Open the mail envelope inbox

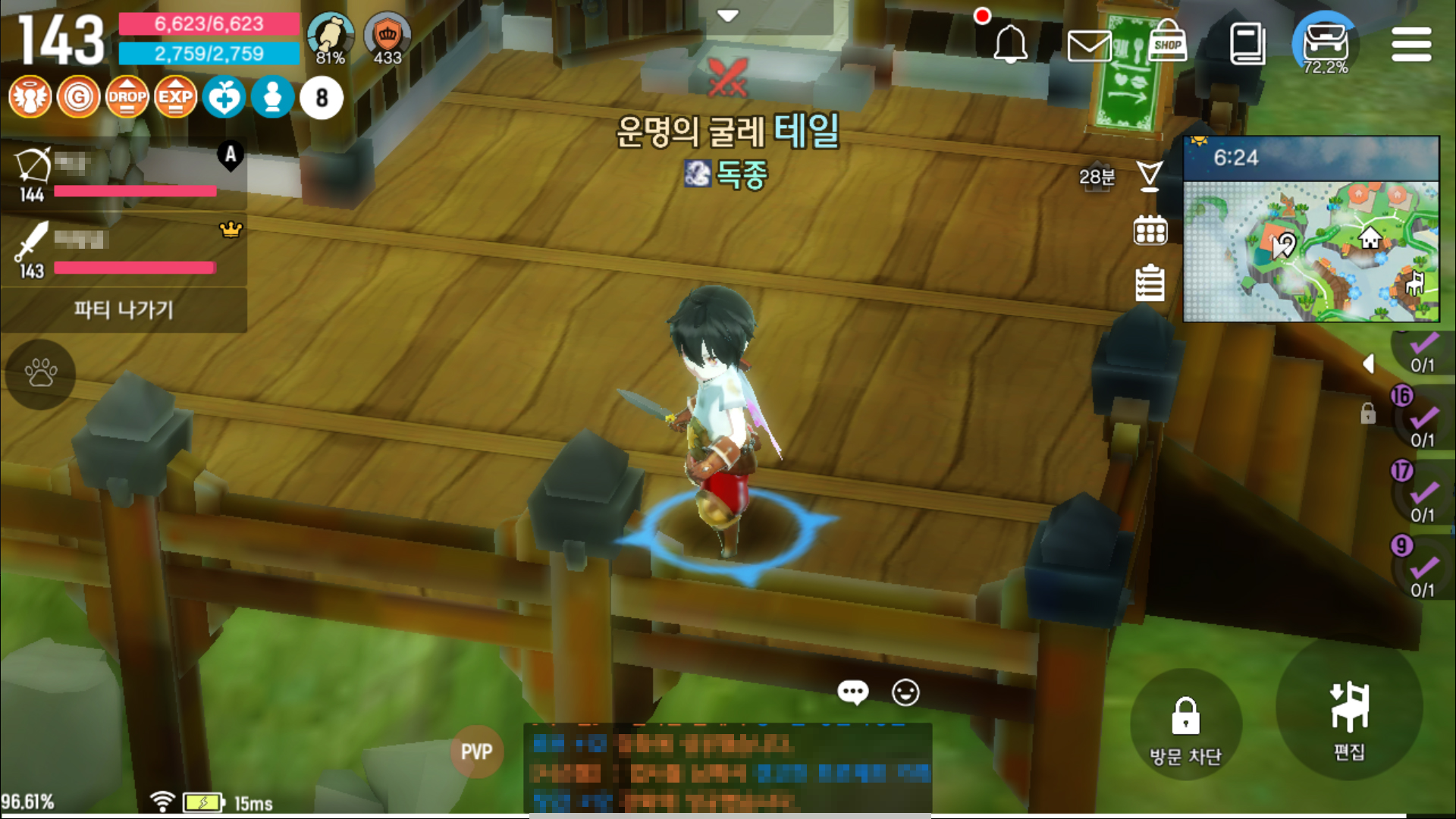pyautogui.click(x=1089, y=46)
